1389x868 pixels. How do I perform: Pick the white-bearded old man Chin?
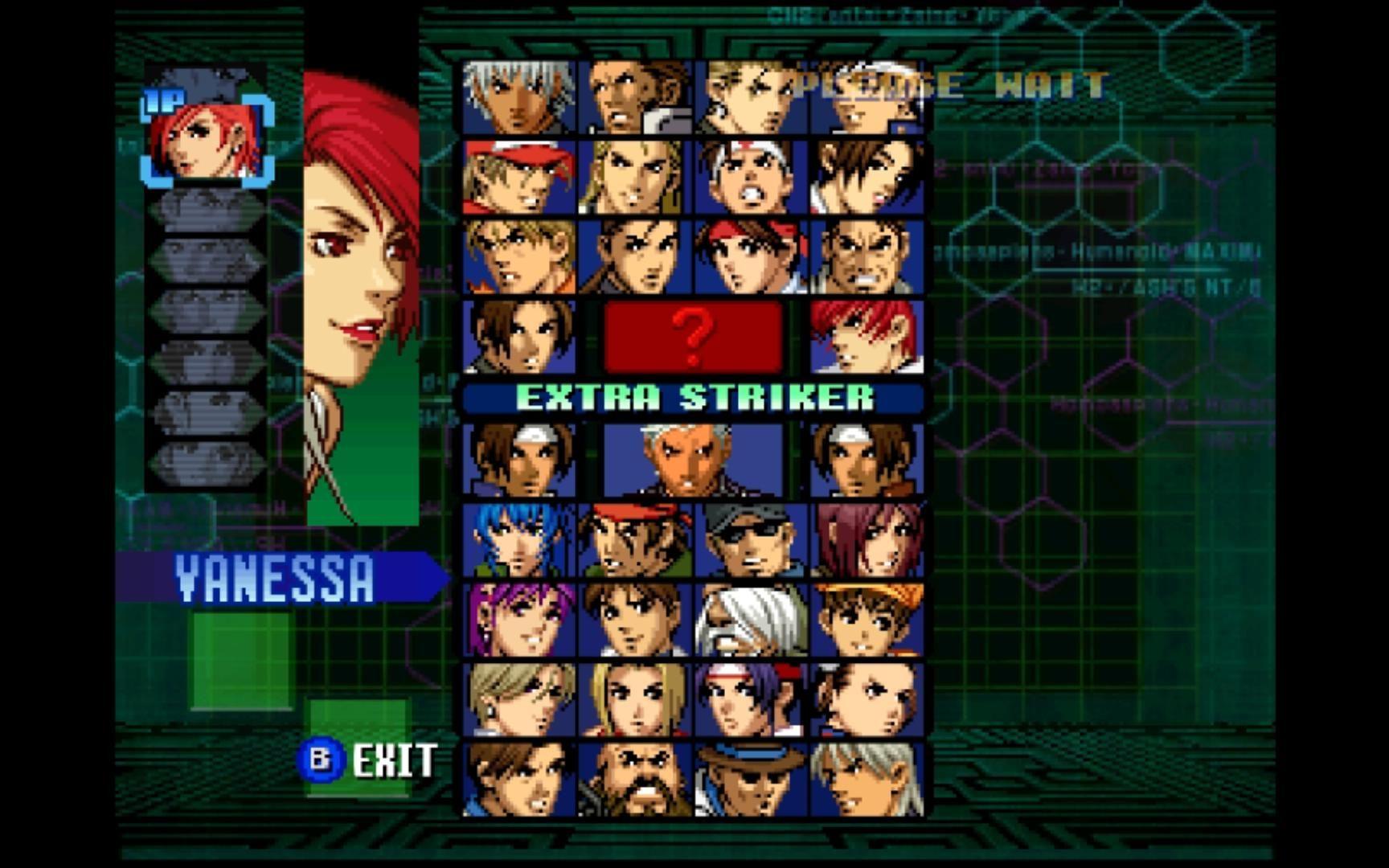[x=751, y=620]
